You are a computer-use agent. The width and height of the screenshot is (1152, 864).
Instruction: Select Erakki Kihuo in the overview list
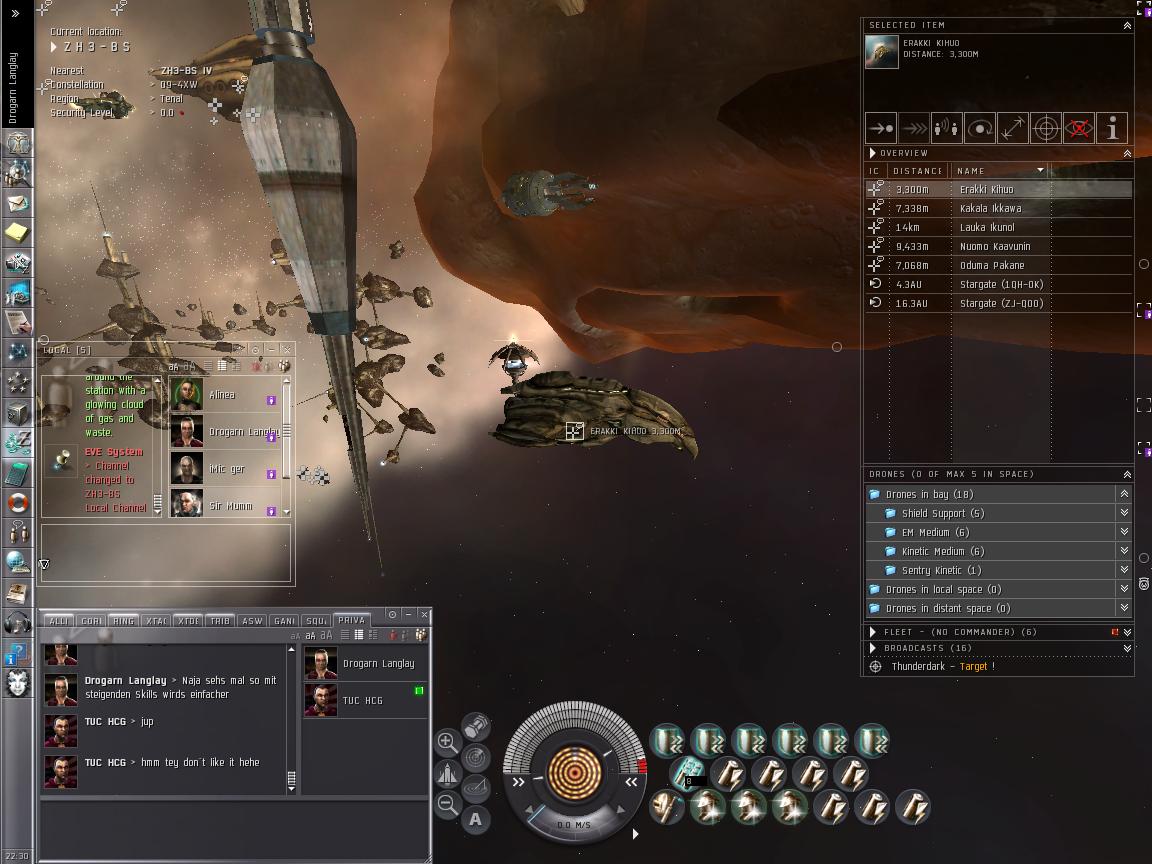tap(986, 189)
